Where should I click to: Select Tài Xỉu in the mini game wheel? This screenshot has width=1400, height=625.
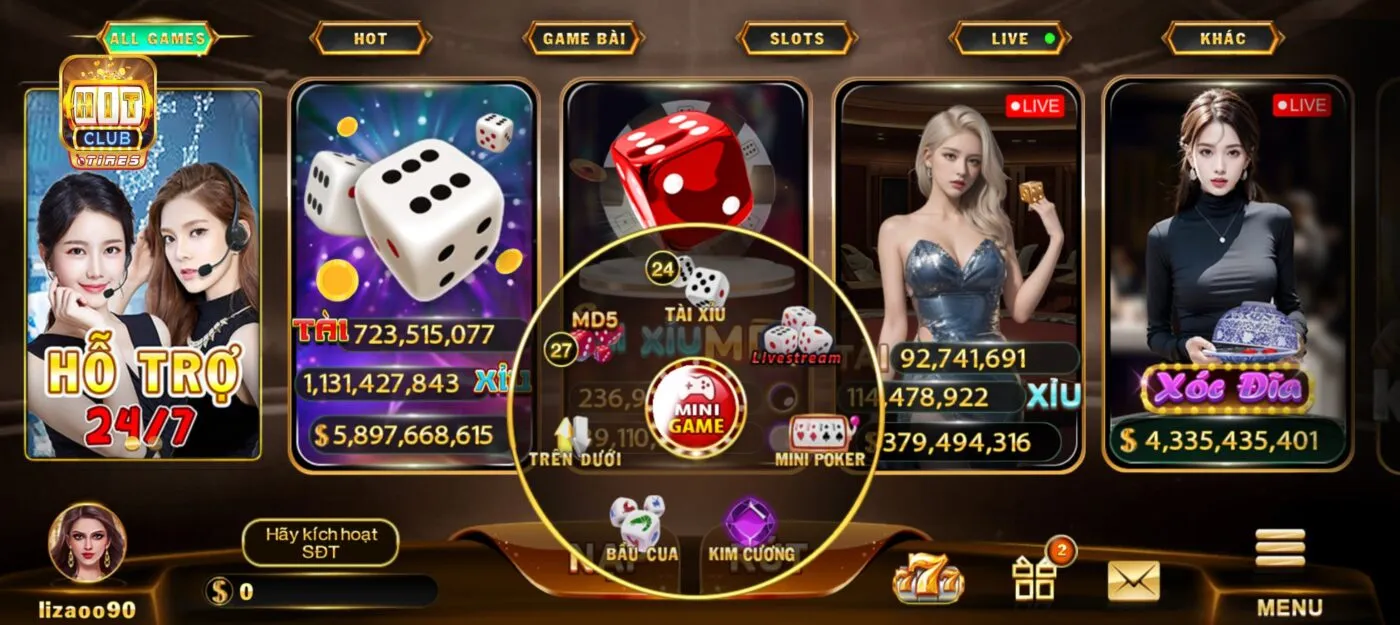[697, 290]
